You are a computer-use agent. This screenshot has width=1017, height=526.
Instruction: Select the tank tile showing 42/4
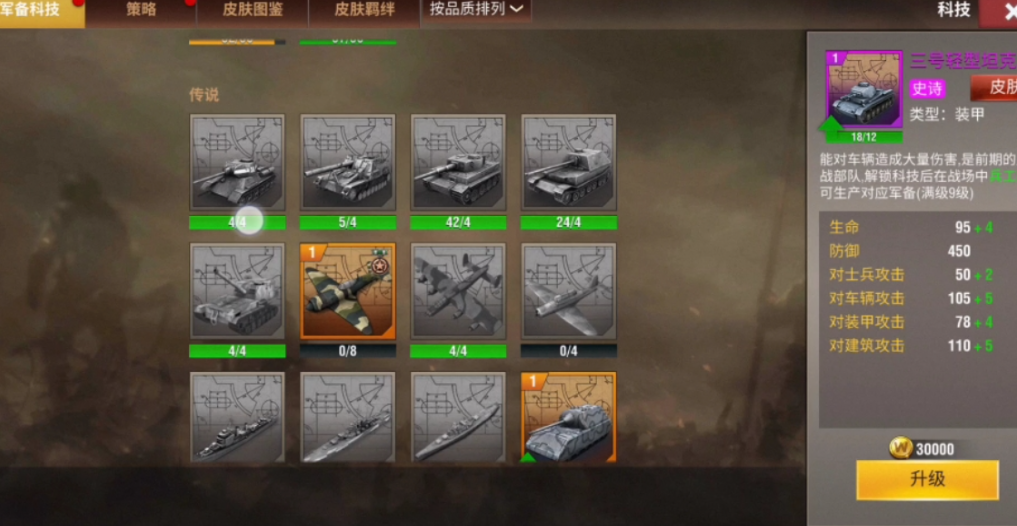458,162
